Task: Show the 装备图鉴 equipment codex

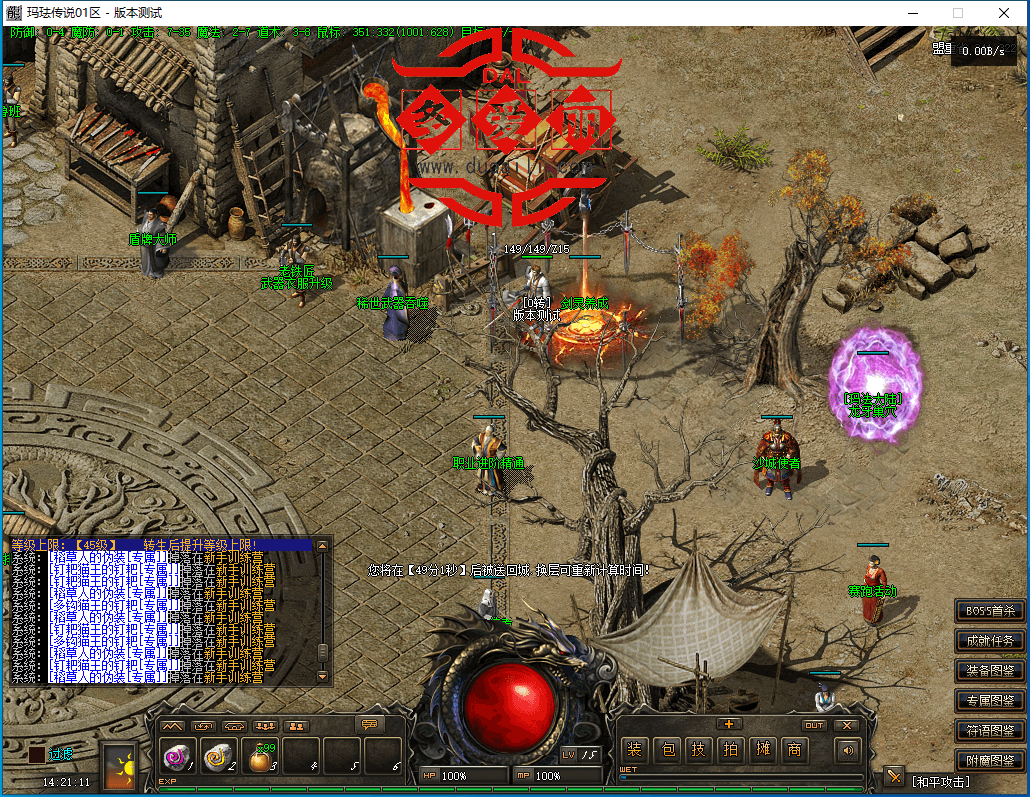Action: (989, 670)
